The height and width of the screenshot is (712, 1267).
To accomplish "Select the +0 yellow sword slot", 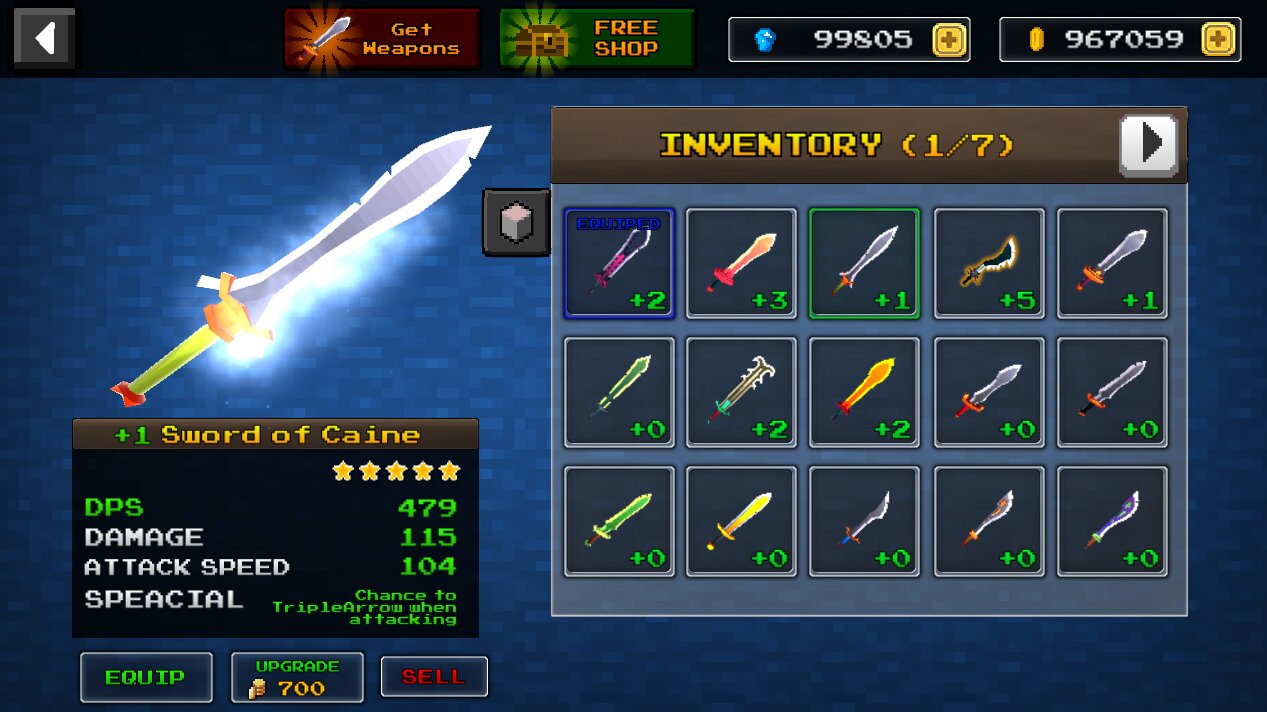I will pyautogui.click(x=741, y=521).
